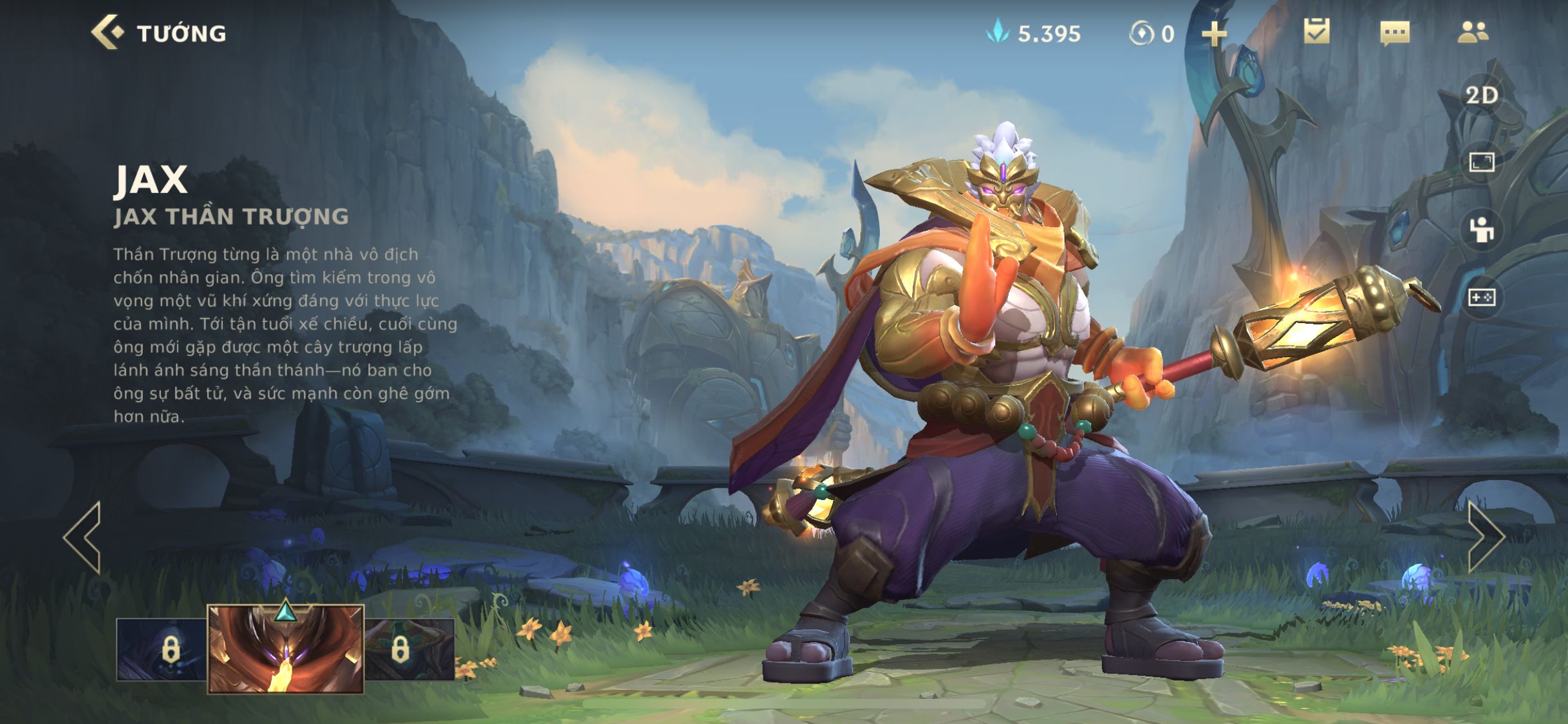The height and width of the screenshot is (724, 1568).
Task: Open the gamepad icon option
Action: [x=1482, y=297]
